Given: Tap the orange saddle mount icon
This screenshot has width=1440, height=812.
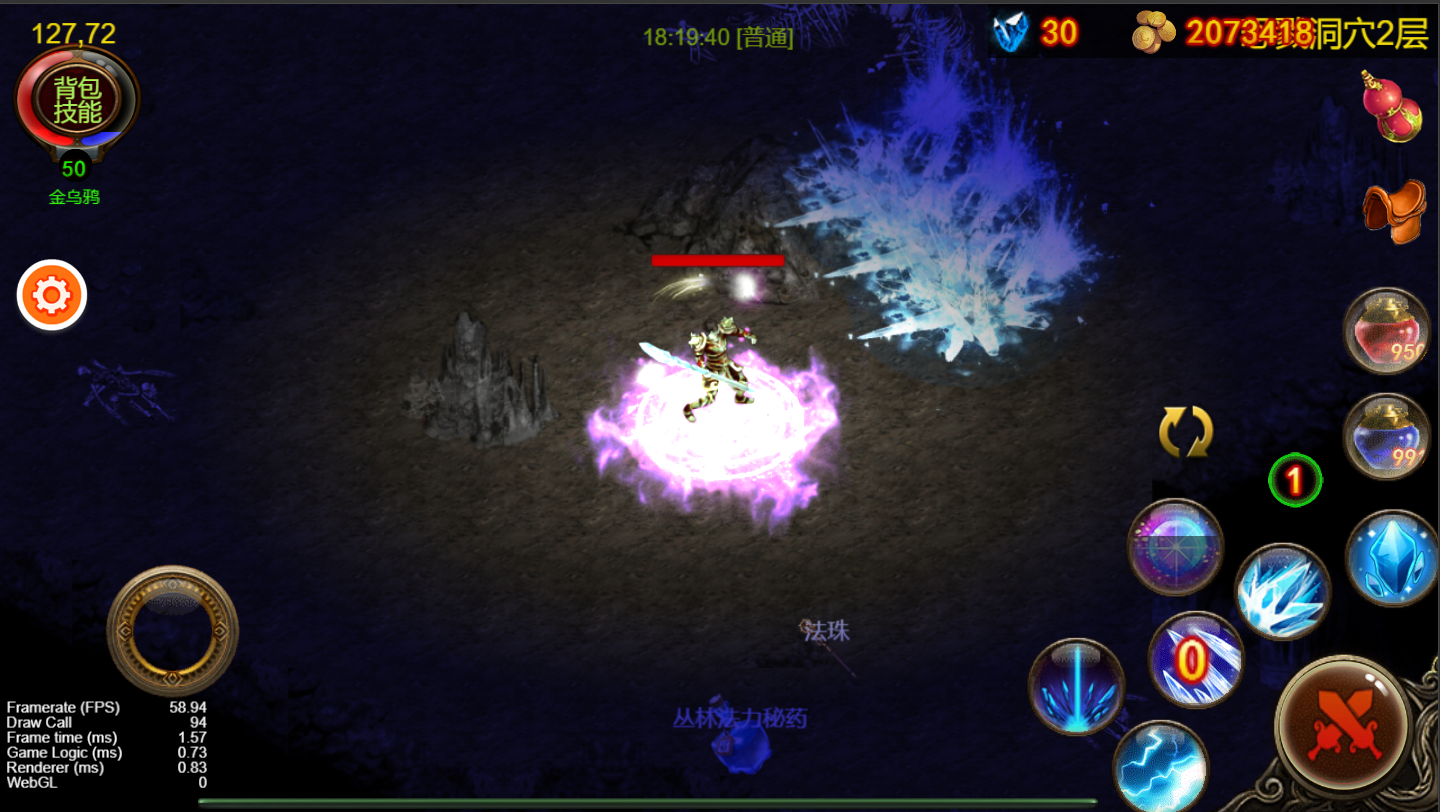Looking at the screenshot, I should click(x=1393, y=210).
